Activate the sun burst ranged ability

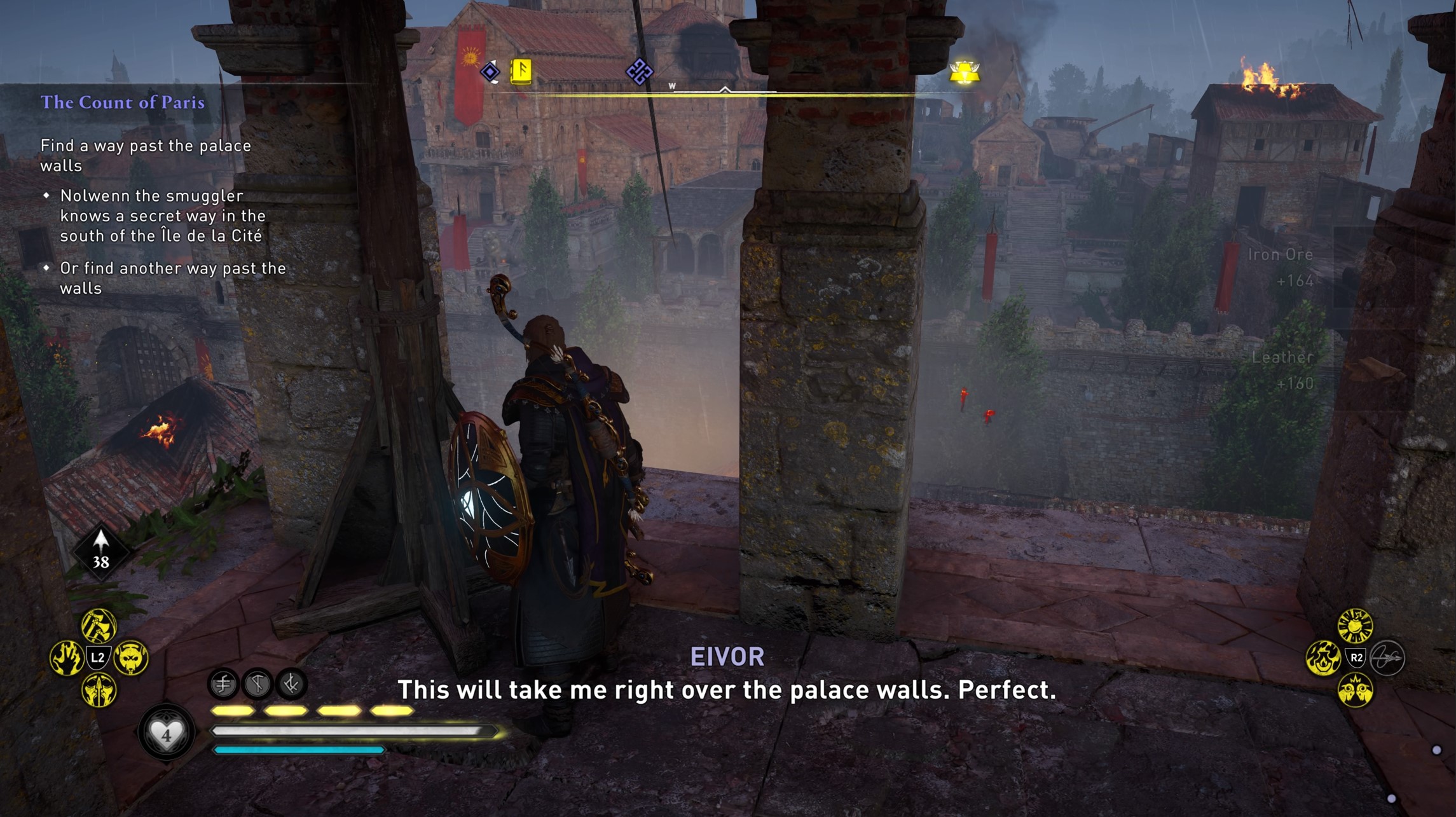click(x=1355, y=626)
